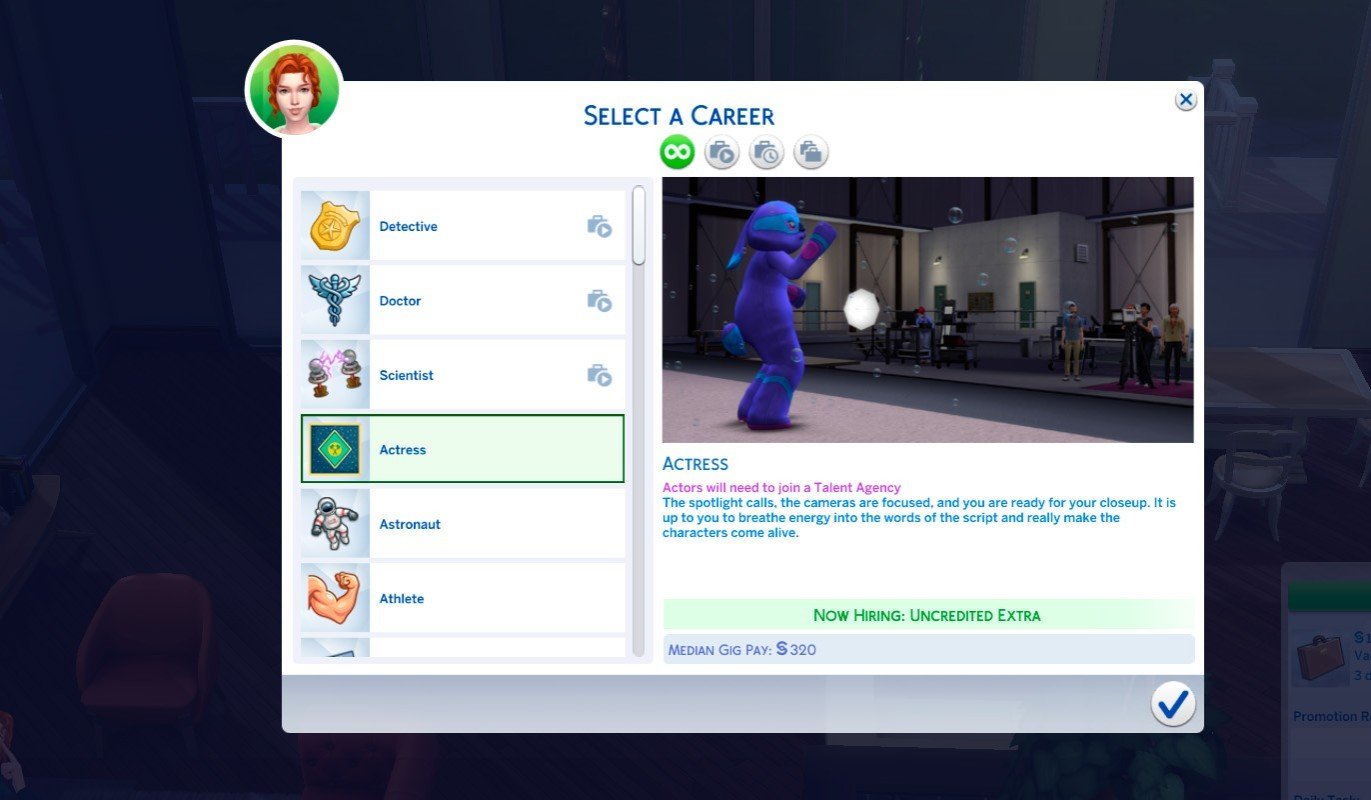Image resolution: width=1371 pixels, height=800 pixels.
Task: Confirm career with the blue checkmark
Action: (x=1172, y=704)
